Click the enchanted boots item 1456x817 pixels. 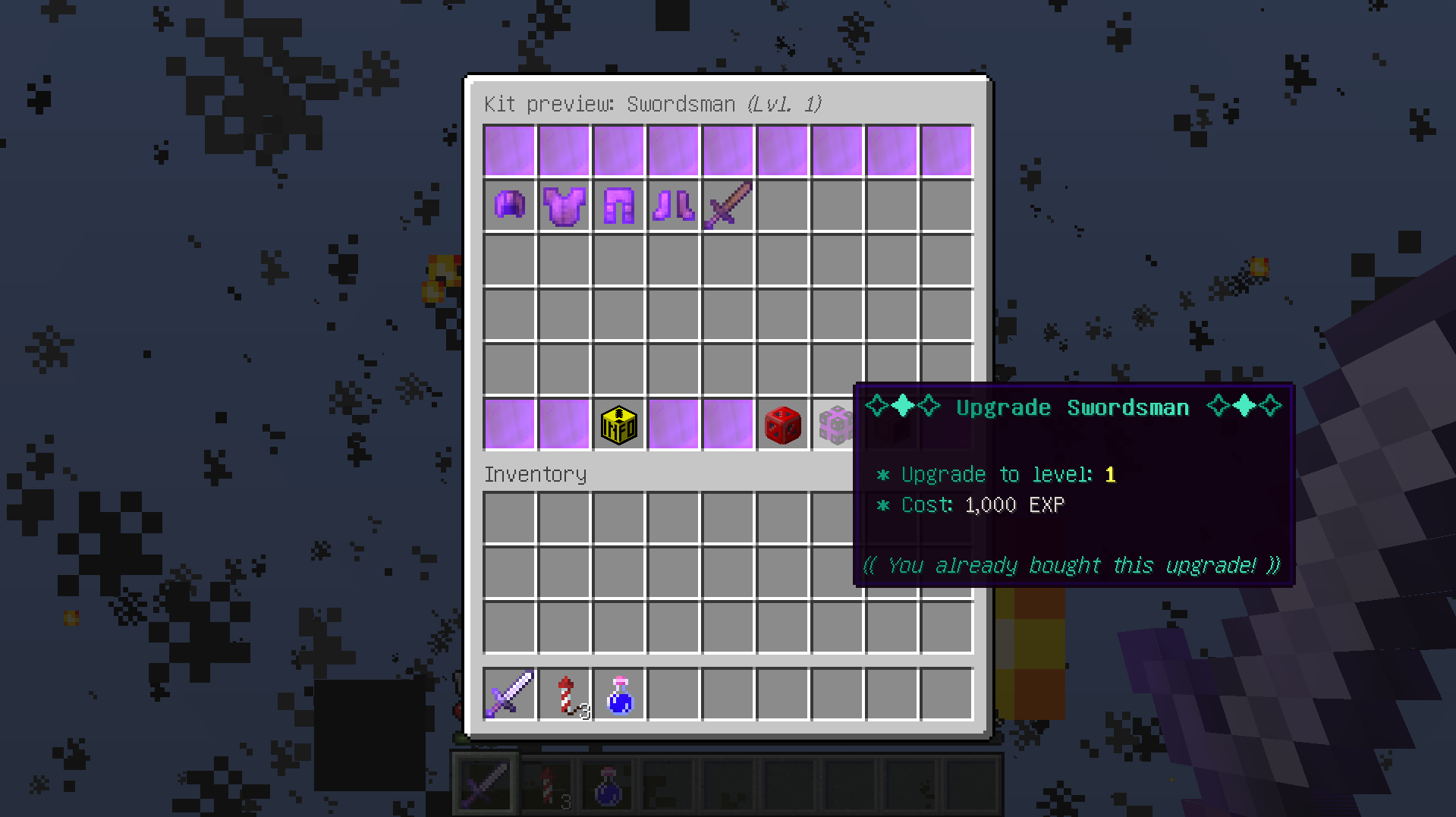click(673, 205)
